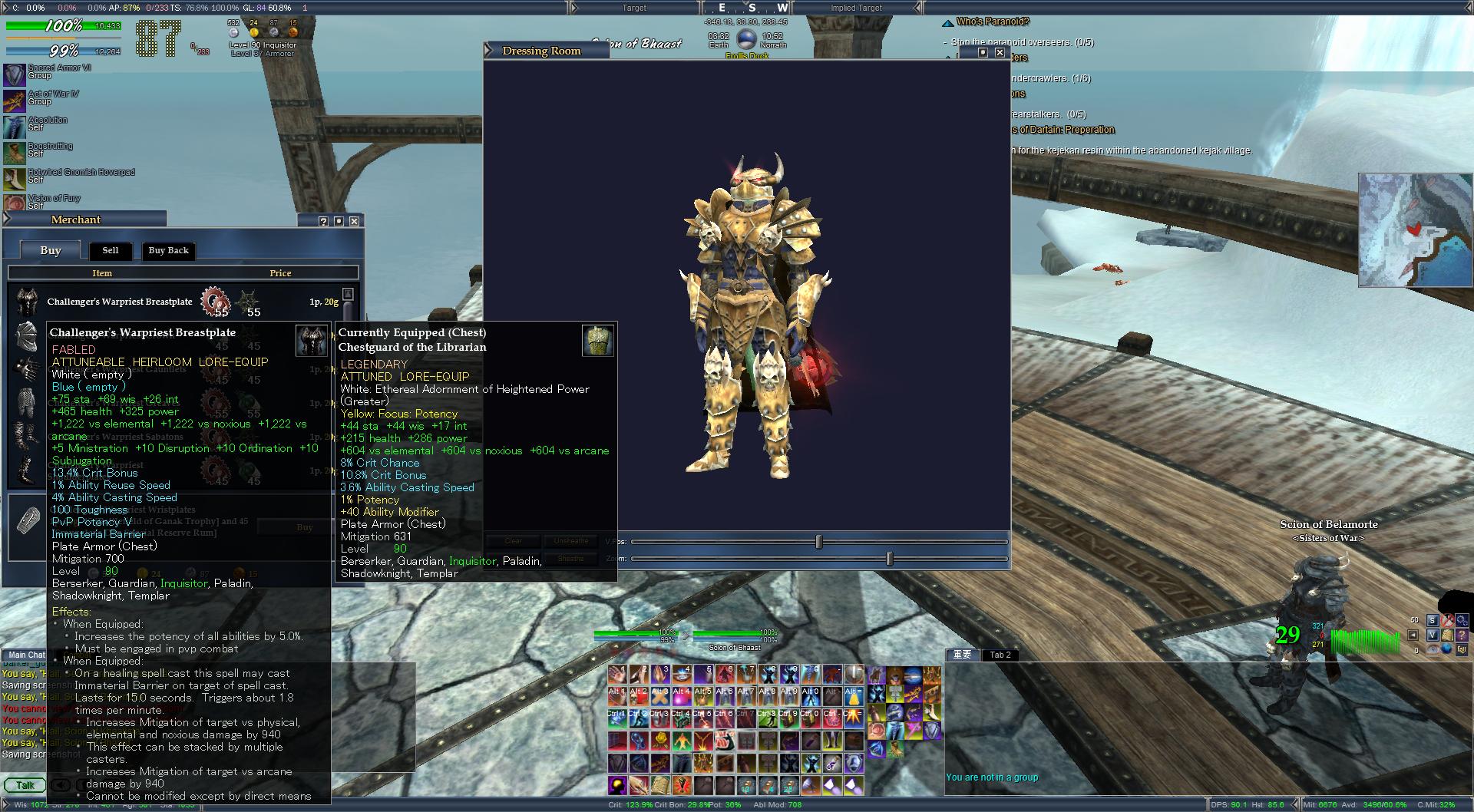The width and height of the screenshot is (1474, 812).
Task: Open the minimap
Action: coord(1415,230)
